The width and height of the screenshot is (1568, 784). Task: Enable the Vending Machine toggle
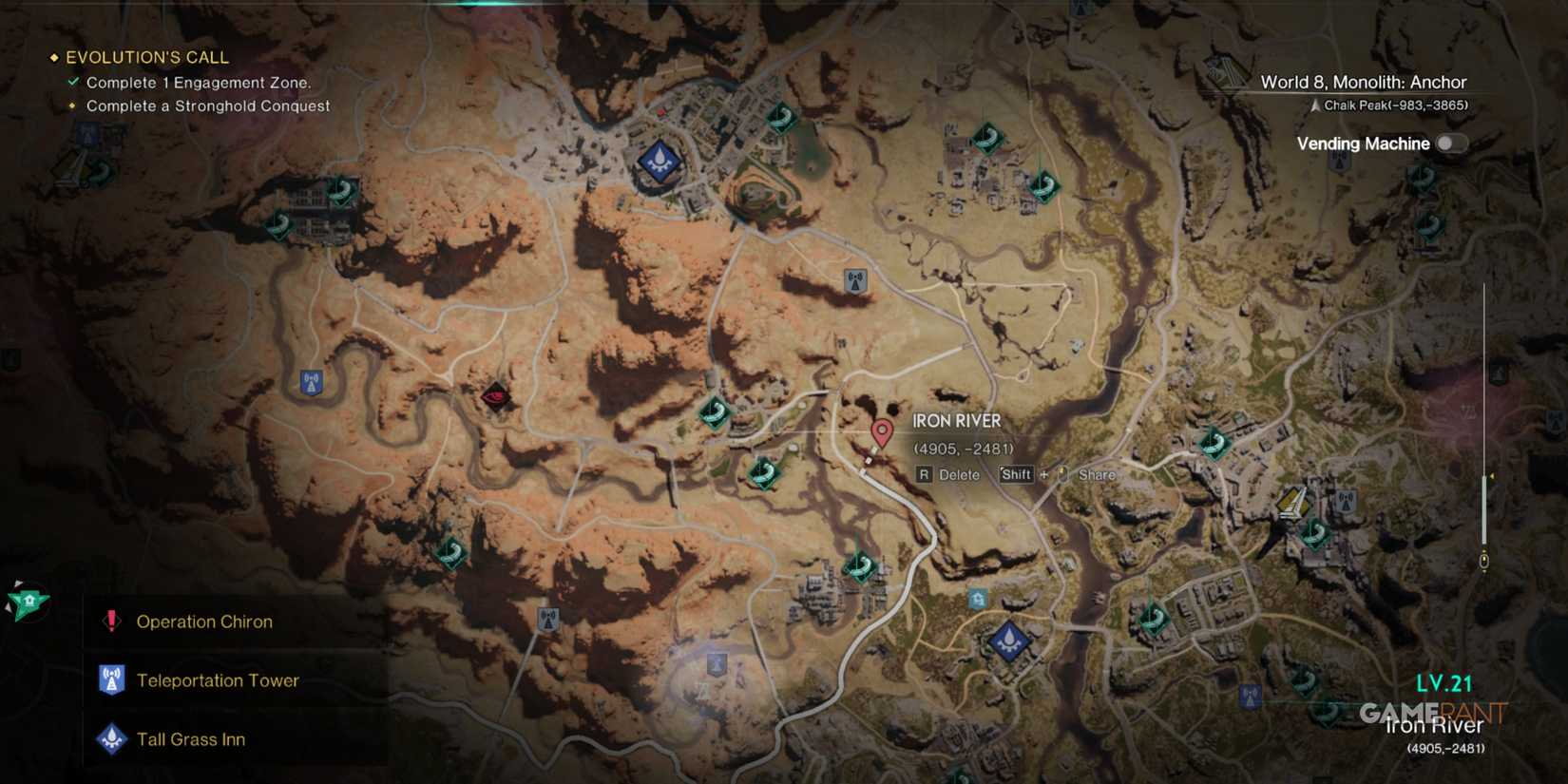1450,143
